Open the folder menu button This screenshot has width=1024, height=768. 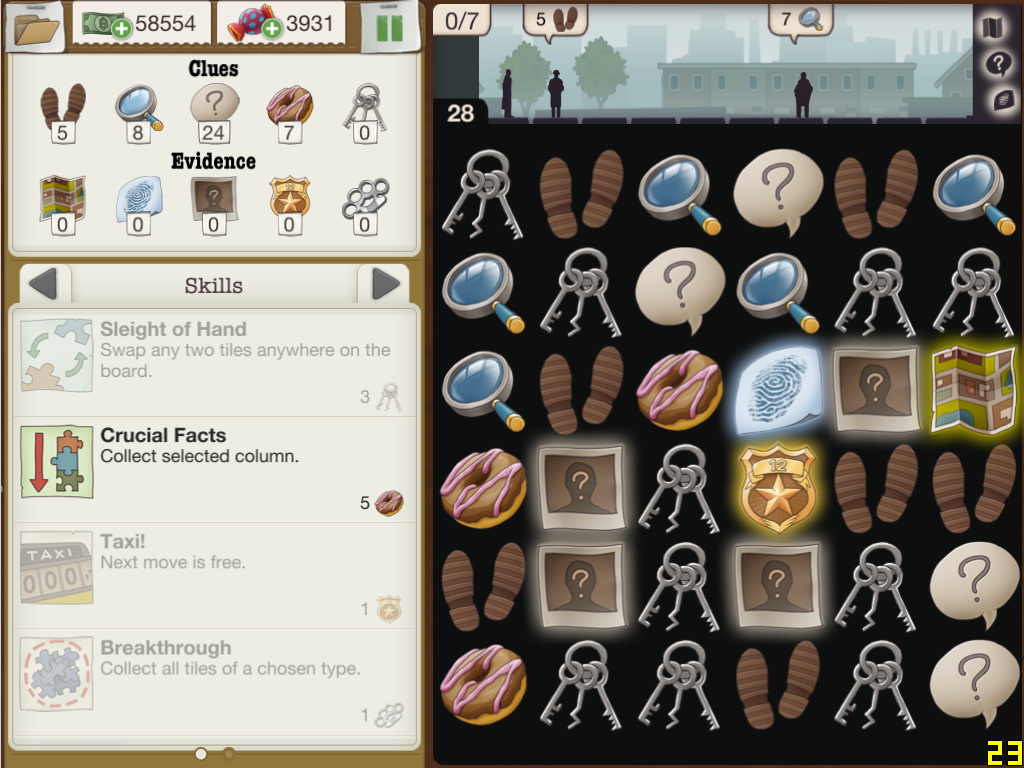[x=35, y=26]
